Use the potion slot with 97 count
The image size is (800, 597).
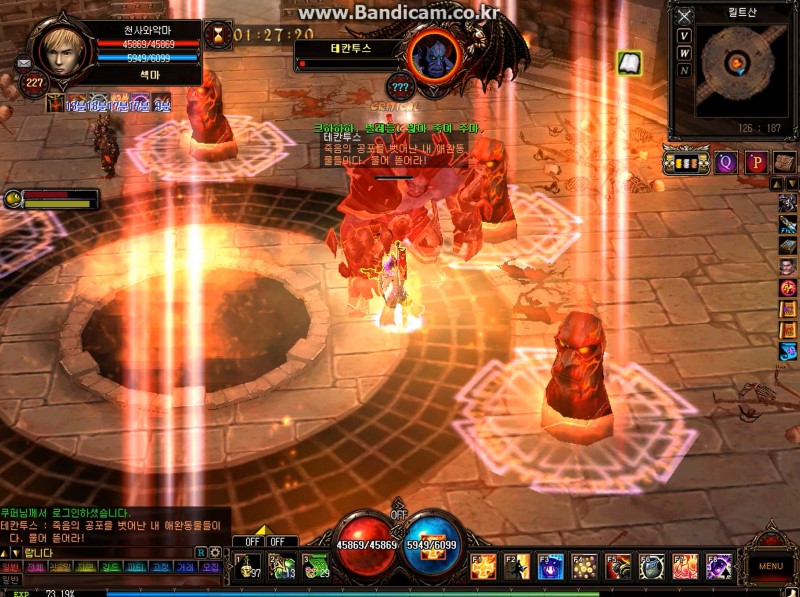tap(248, 566)
